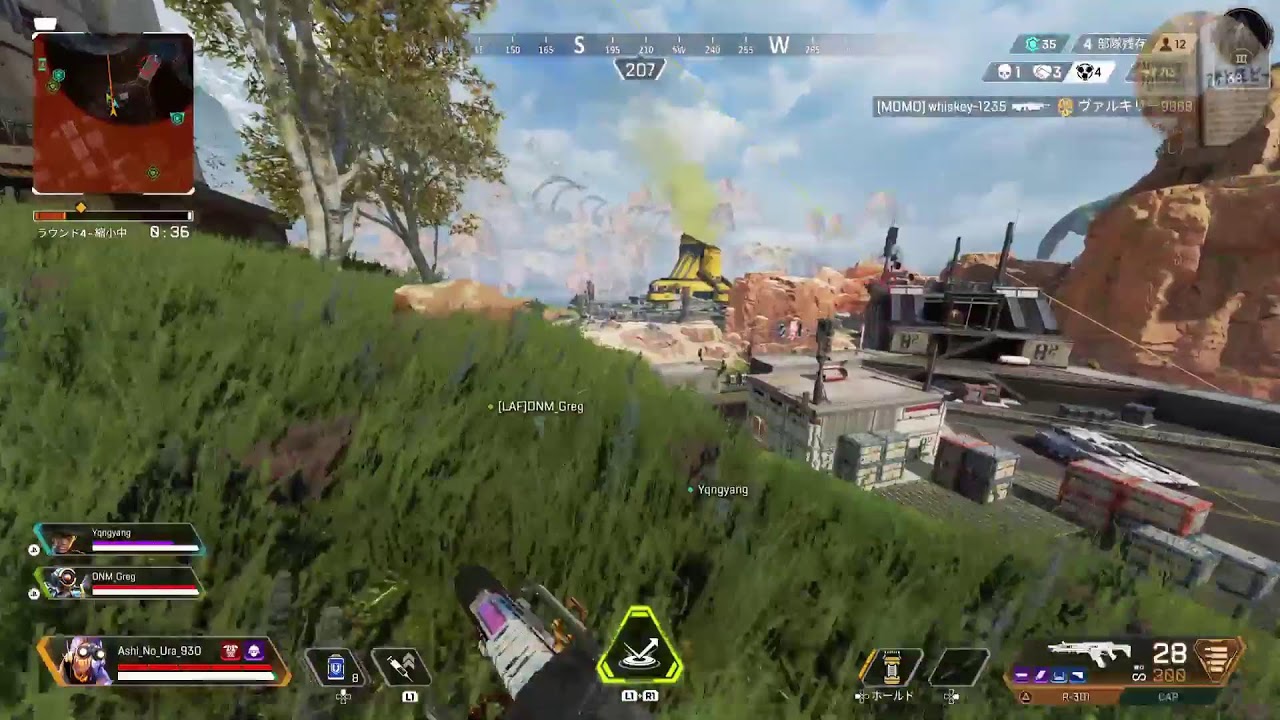This screenshot has height=720, width=1280.
Task: Select teammate Yqngyang's status panel
Action: 120,540
